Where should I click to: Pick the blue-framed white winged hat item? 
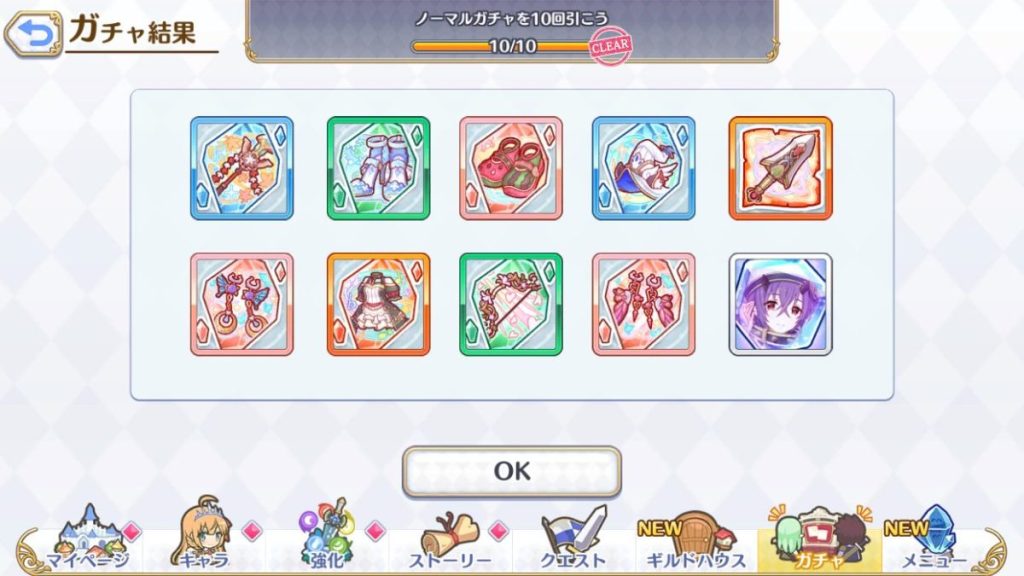643,168
